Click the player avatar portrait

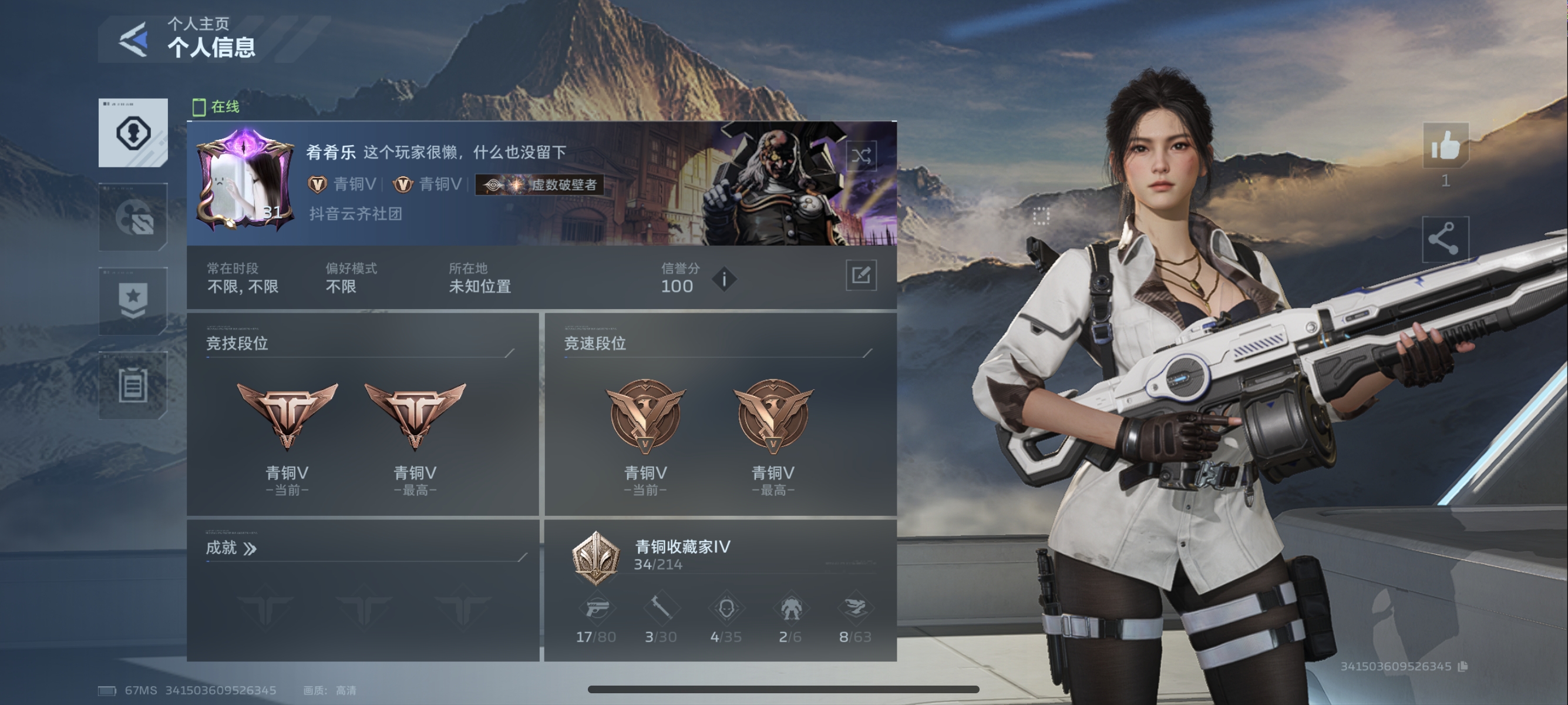pos(245,181)
